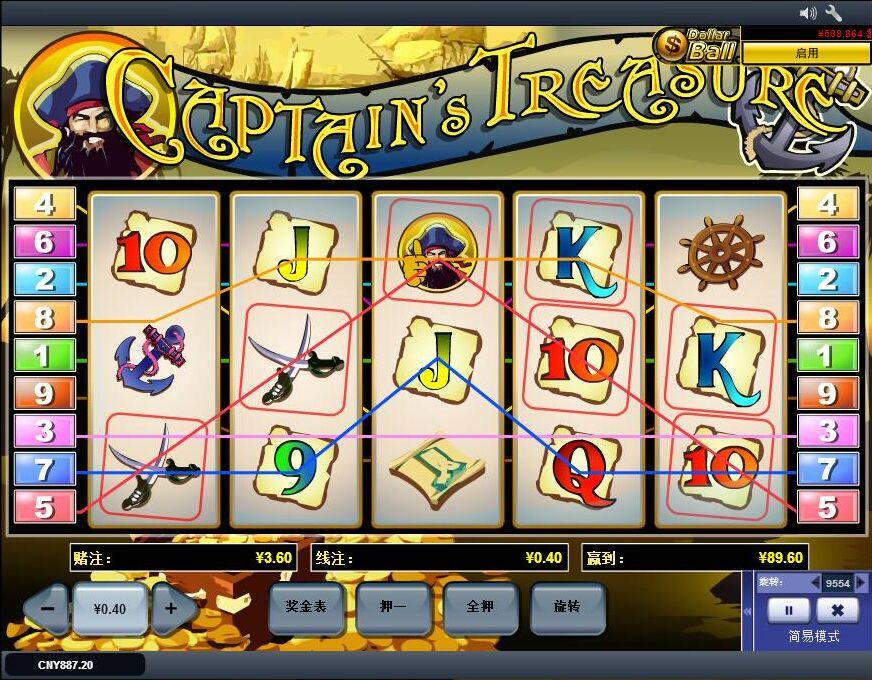The height and width of the screenshot is (680, 872).
Task: Click the 押一 bet one button
Action: pos(393,607)
